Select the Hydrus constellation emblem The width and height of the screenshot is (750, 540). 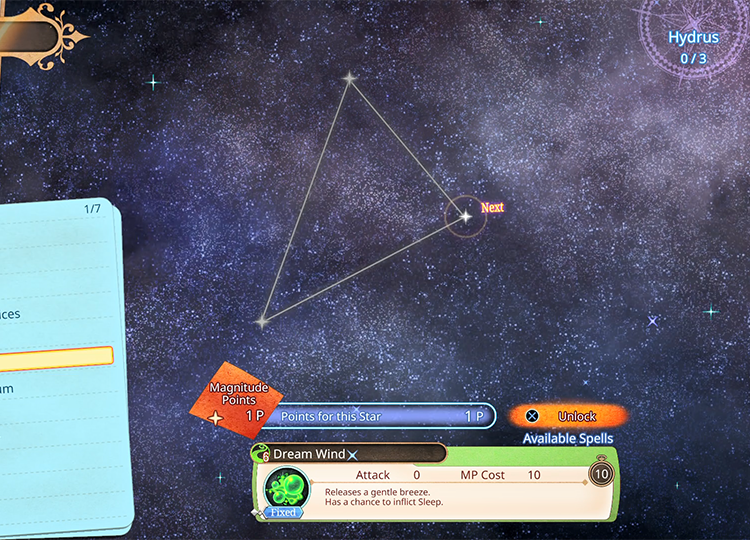pos(694,46)
